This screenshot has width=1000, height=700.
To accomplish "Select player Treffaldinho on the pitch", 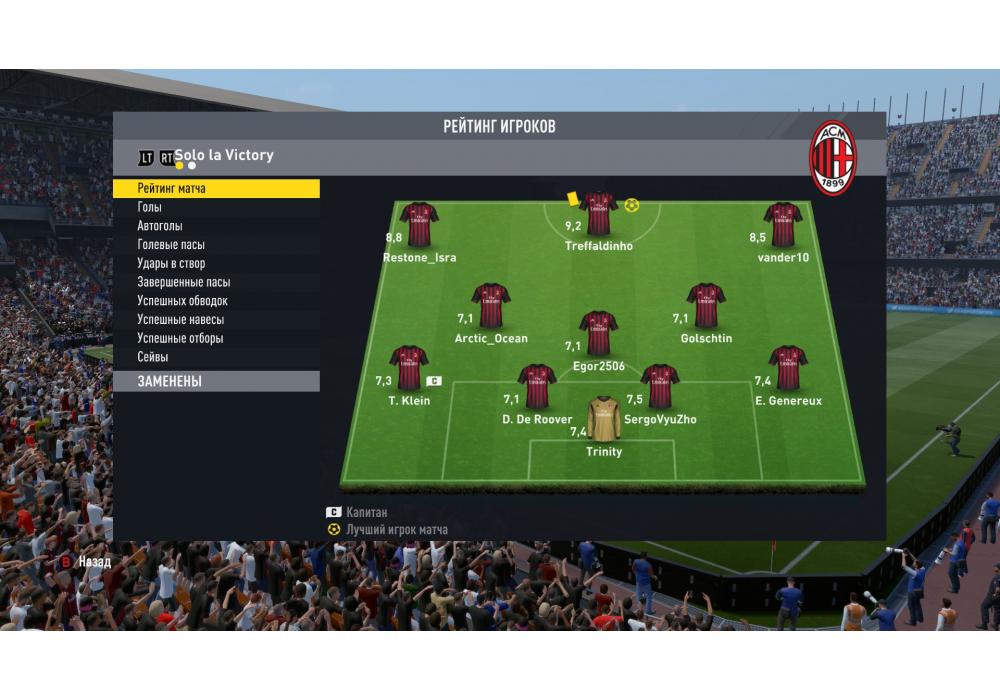I will (598, 214).
